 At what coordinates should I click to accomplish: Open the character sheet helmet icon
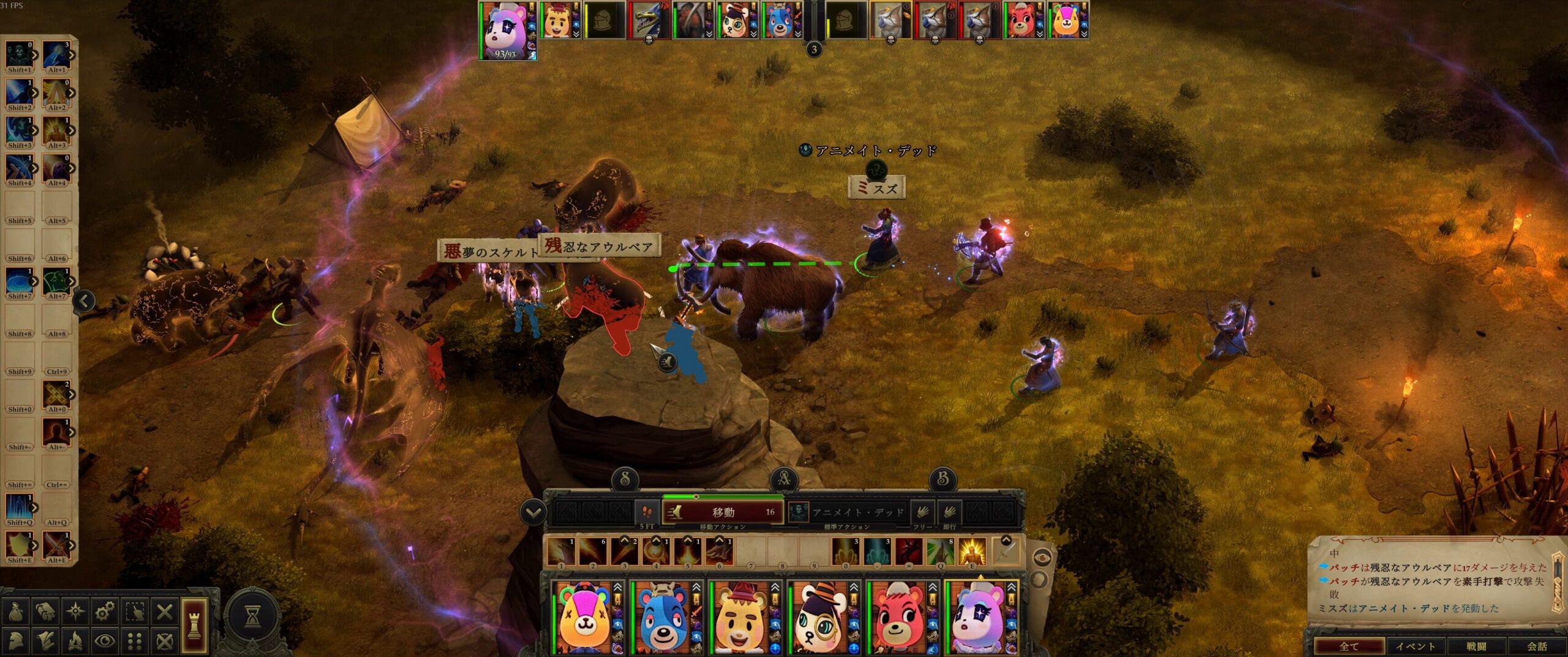click(x=15, y=641)
